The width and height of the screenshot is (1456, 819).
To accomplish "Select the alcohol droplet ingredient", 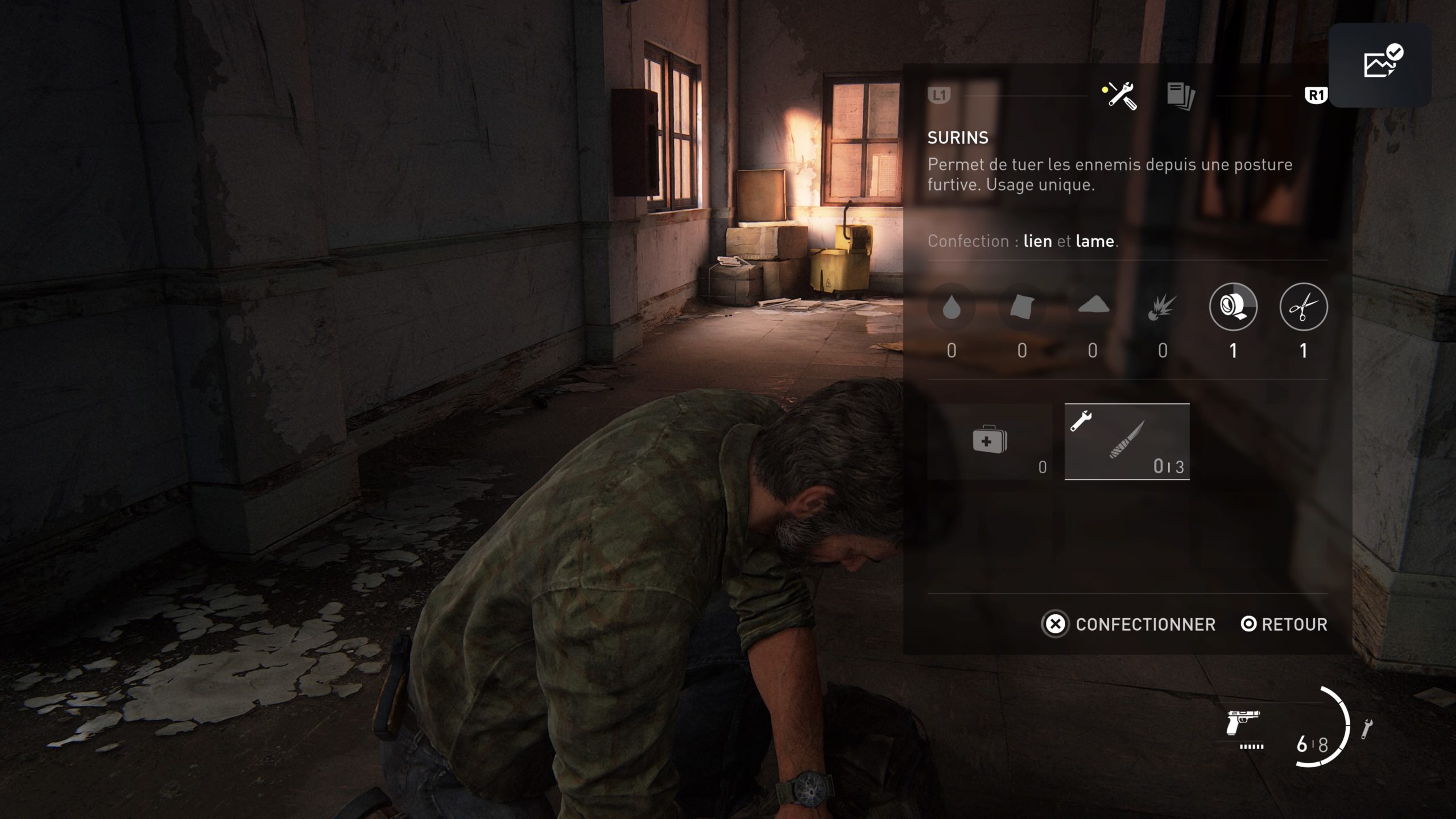I will 952,307.
